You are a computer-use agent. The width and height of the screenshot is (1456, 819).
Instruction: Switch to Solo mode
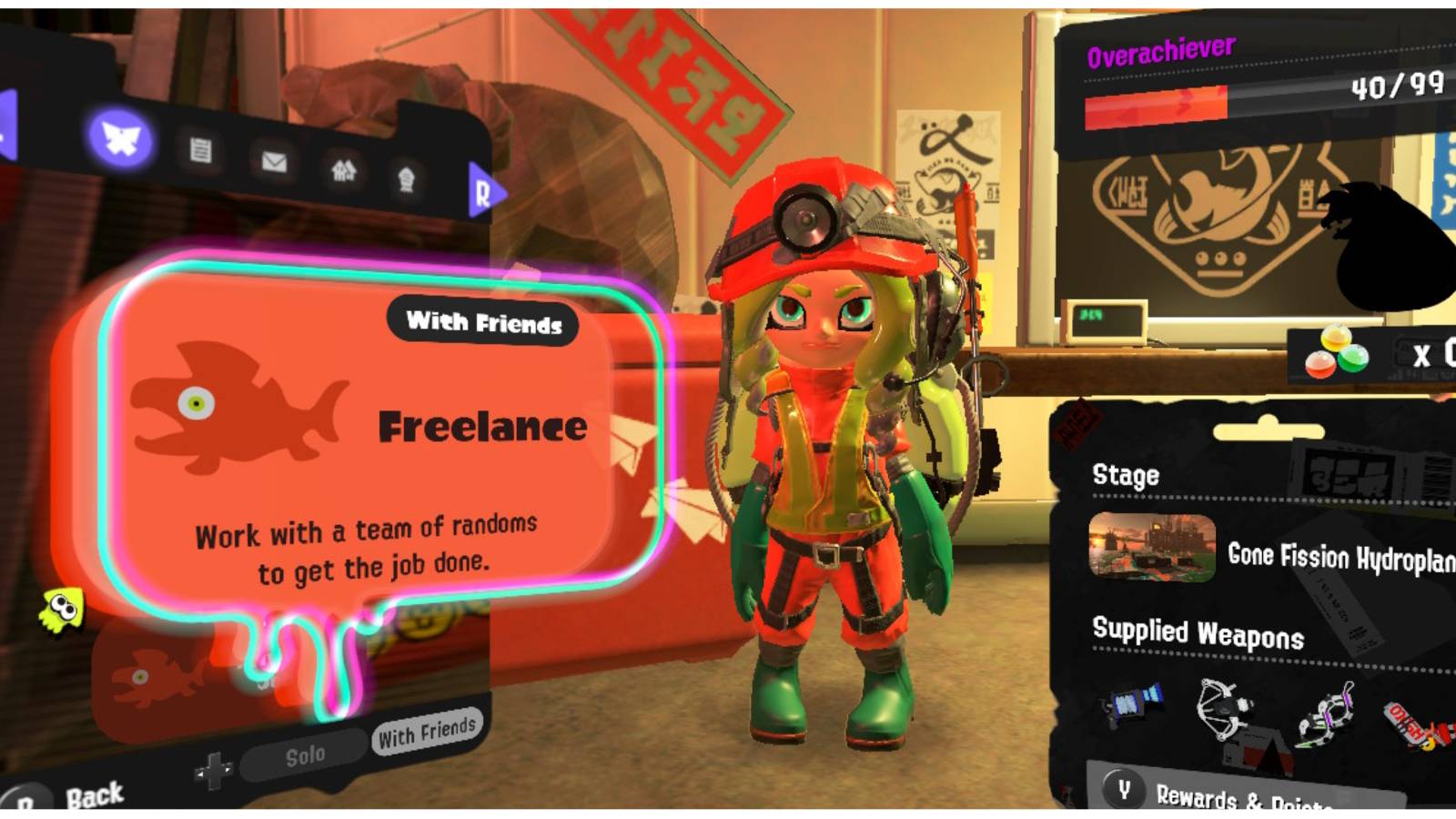coord(305,753)
